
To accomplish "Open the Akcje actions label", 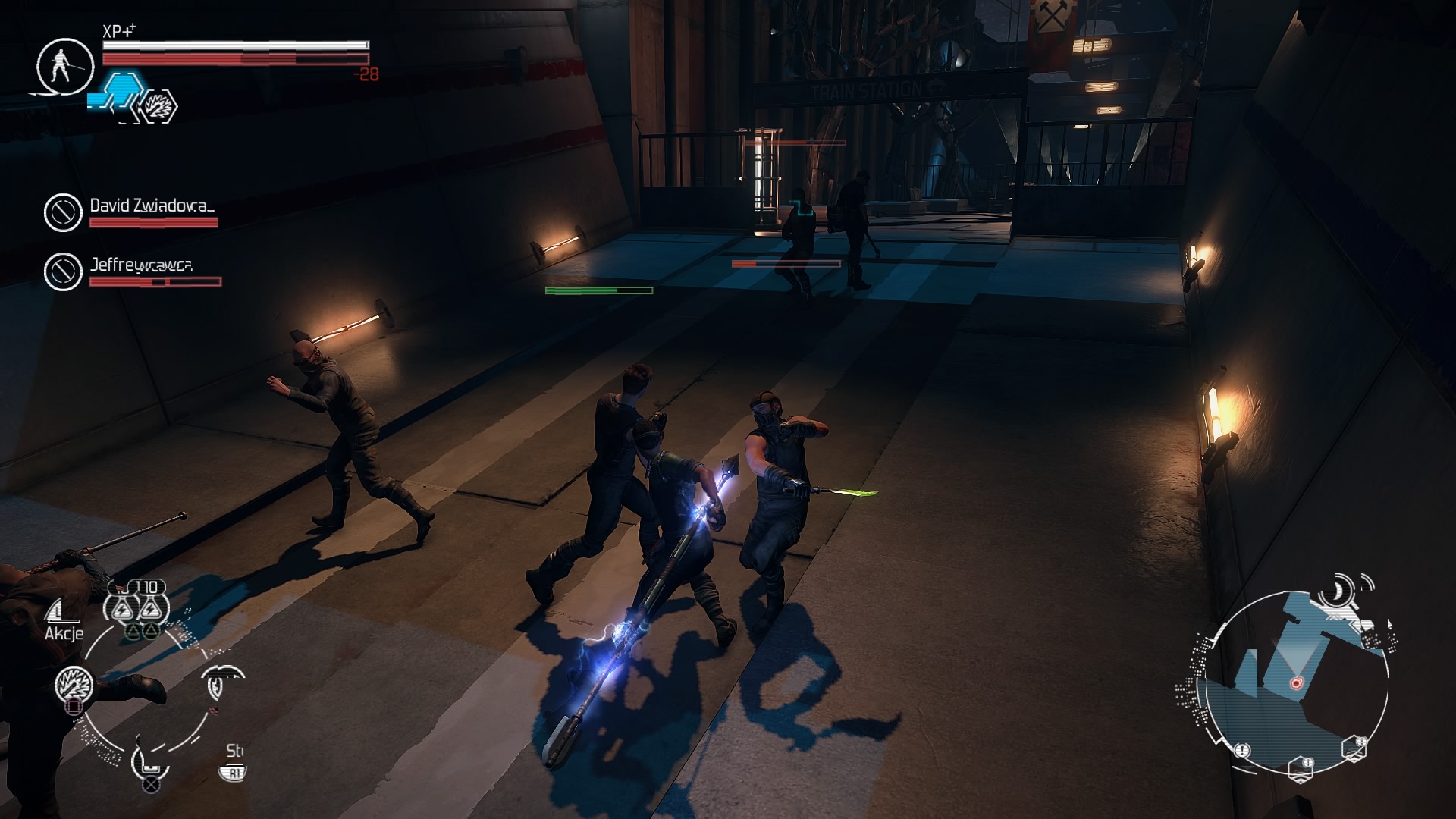I will [x=64, y=633].
